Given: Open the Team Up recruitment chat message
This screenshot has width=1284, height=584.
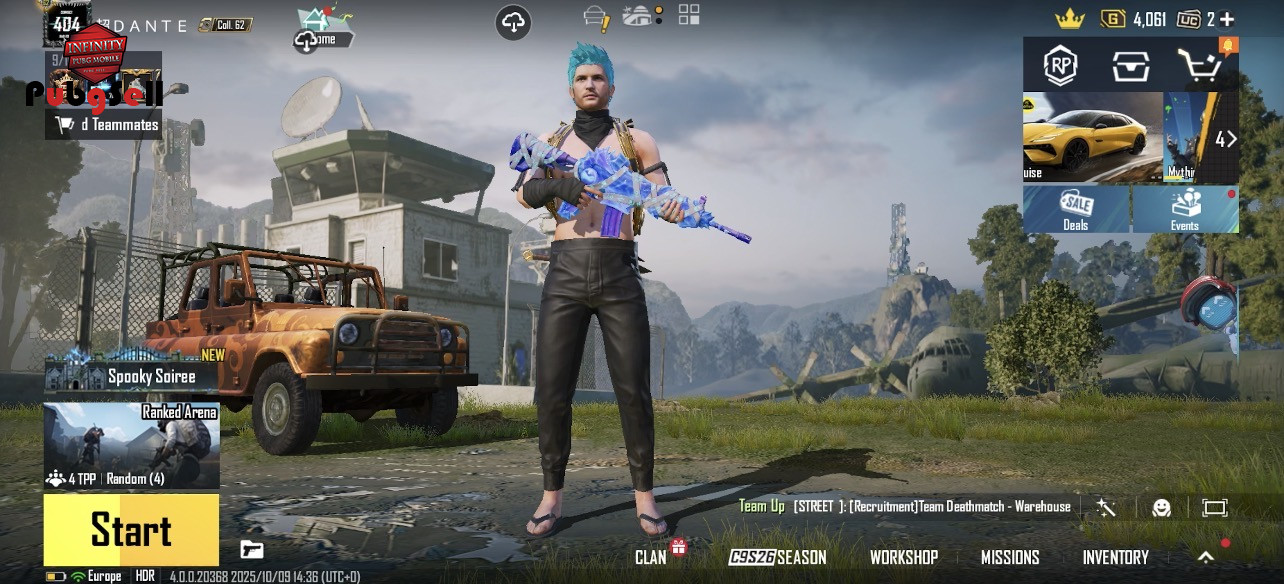Looking at the screenshot, I should tap(905, 507).
